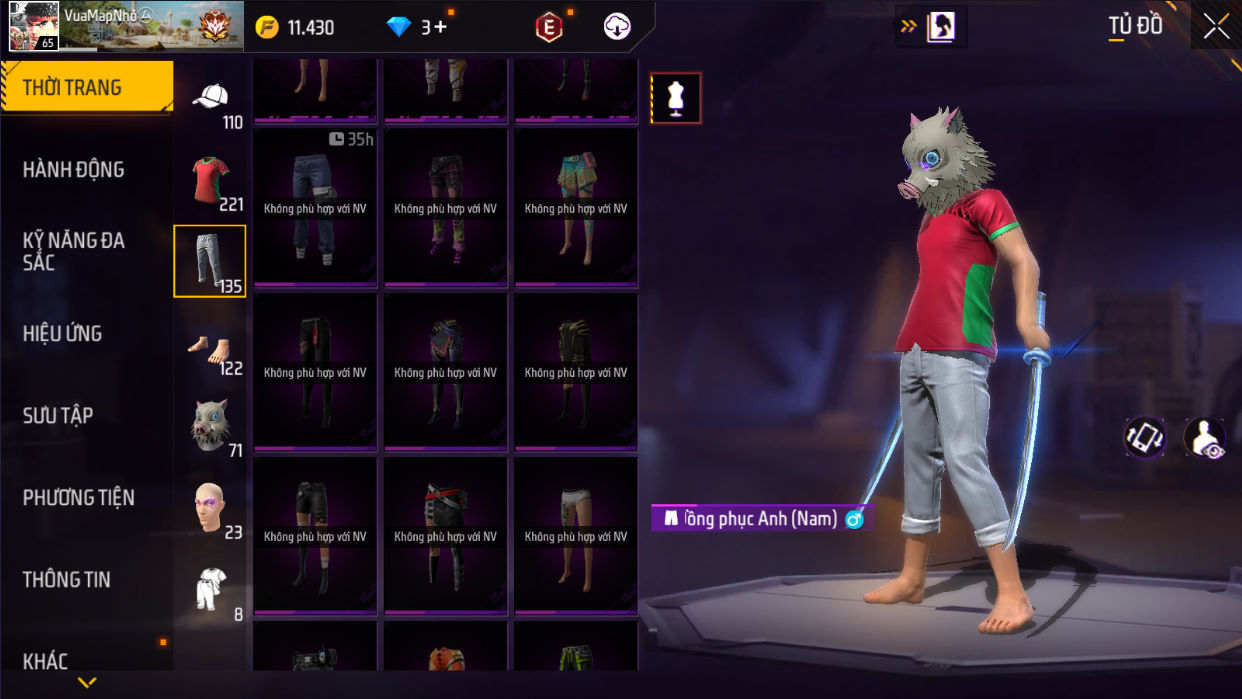Switch to the HIỆU ỨNG section

[63, 334]
